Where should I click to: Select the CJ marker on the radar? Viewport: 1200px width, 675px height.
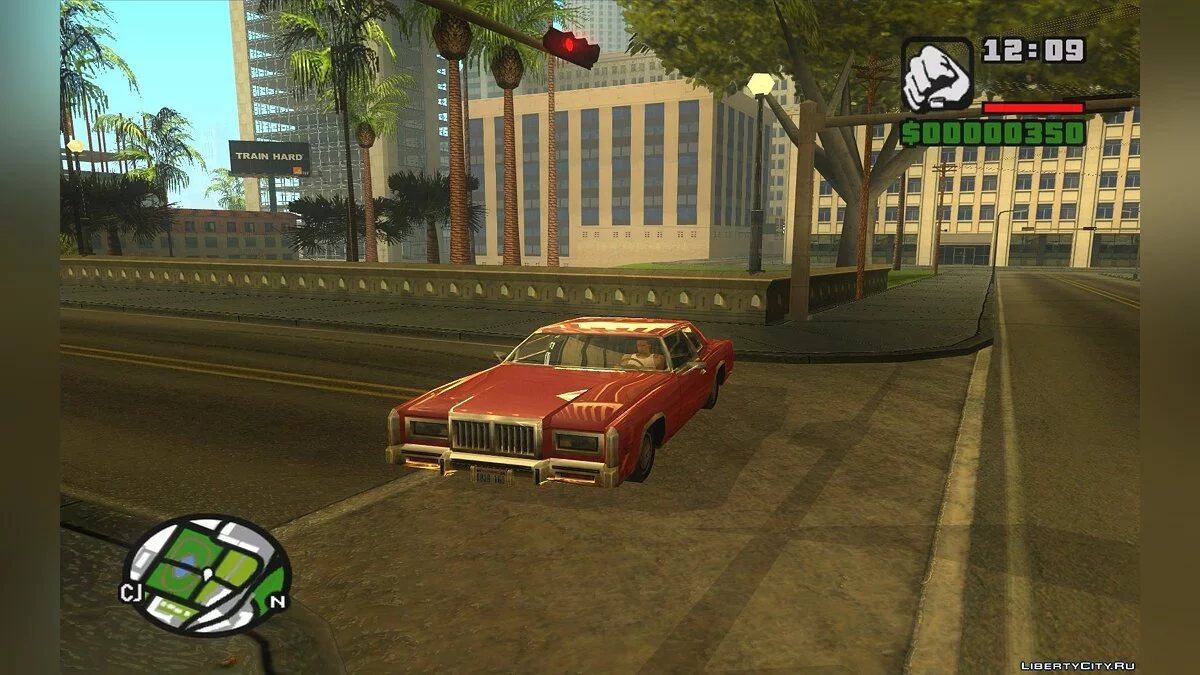[x=131, y=592]
